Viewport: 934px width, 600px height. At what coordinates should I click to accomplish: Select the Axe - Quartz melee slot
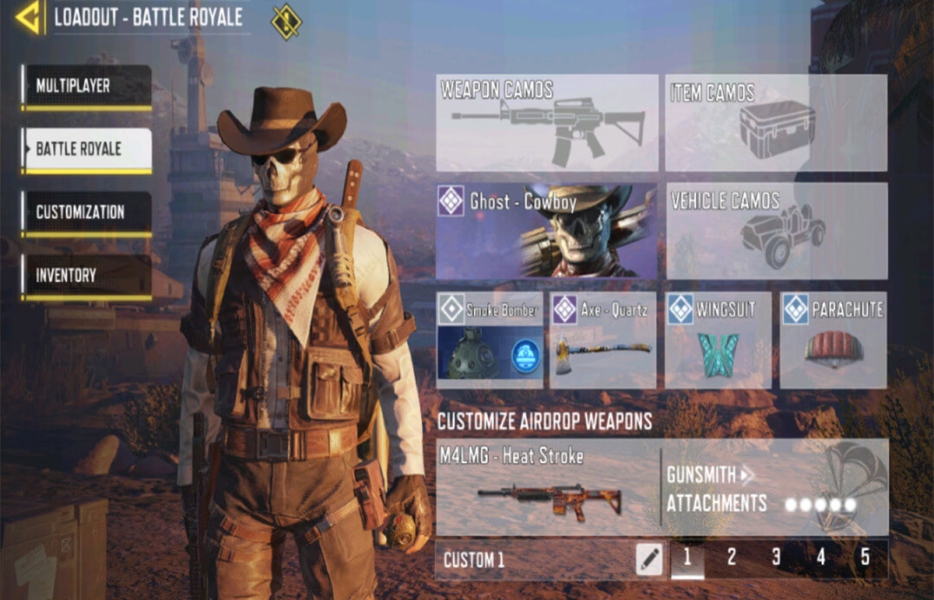click(x=603, y=340)
